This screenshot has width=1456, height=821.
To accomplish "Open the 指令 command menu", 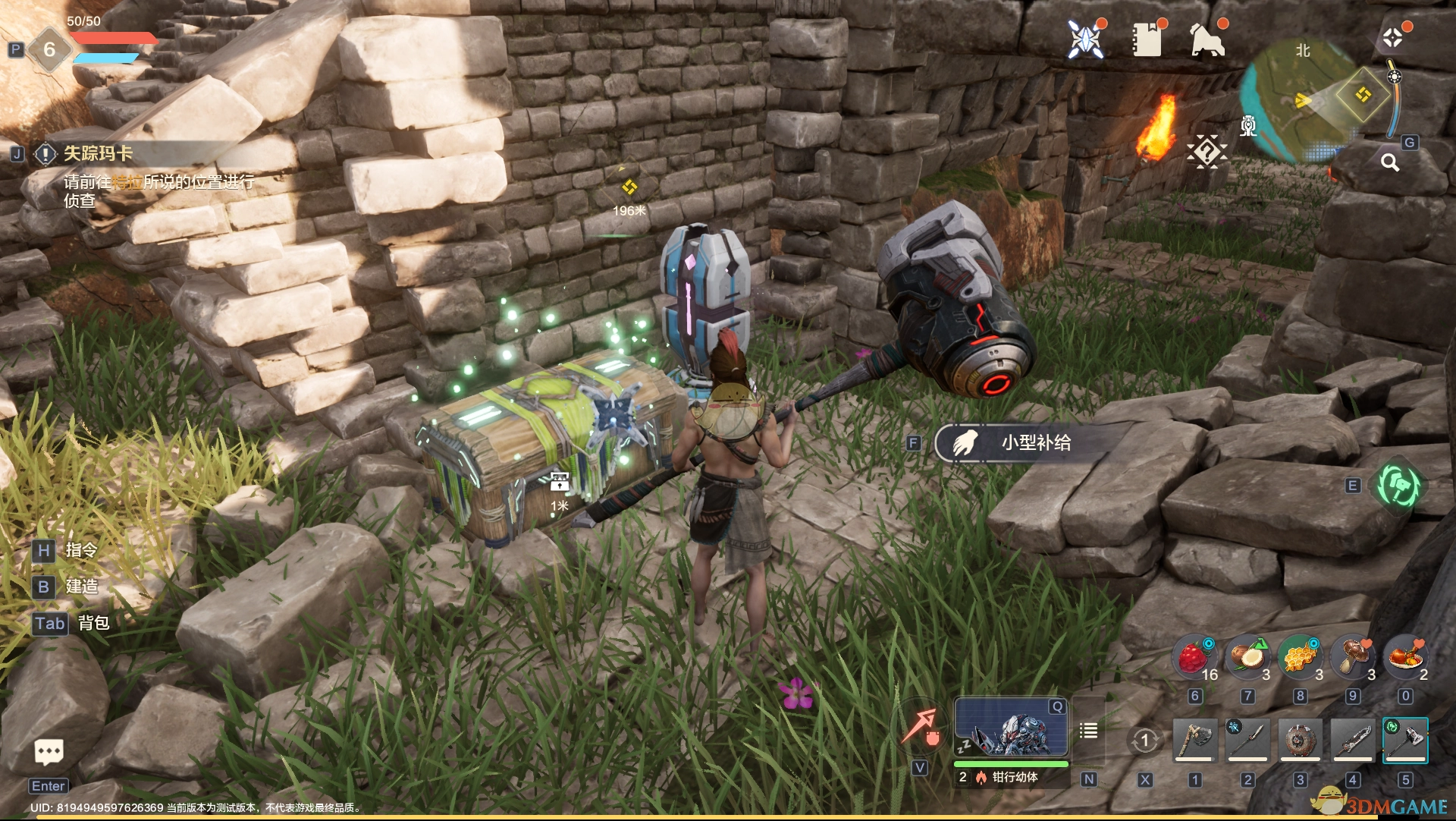I will coord(81,550).
